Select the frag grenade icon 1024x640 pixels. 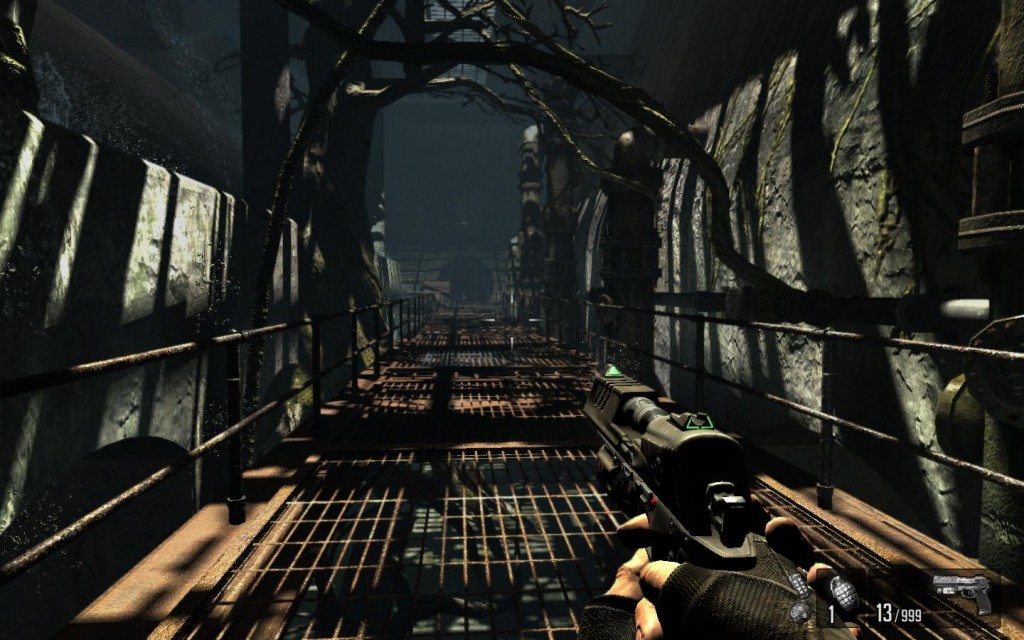[843, 592]
